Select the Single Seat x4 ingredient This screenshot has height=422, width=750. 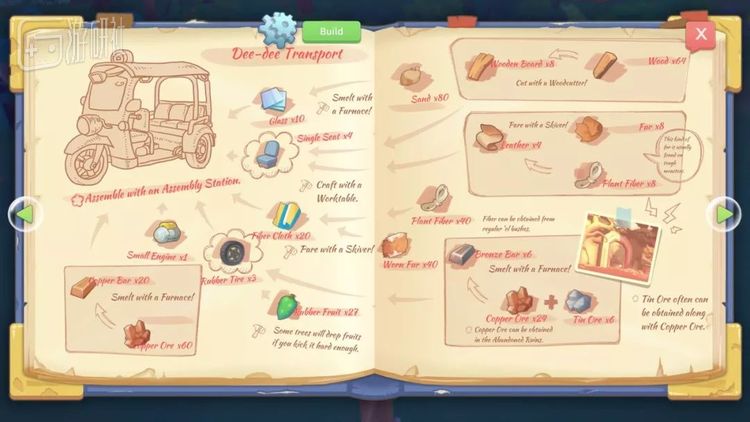pos(267,154)
